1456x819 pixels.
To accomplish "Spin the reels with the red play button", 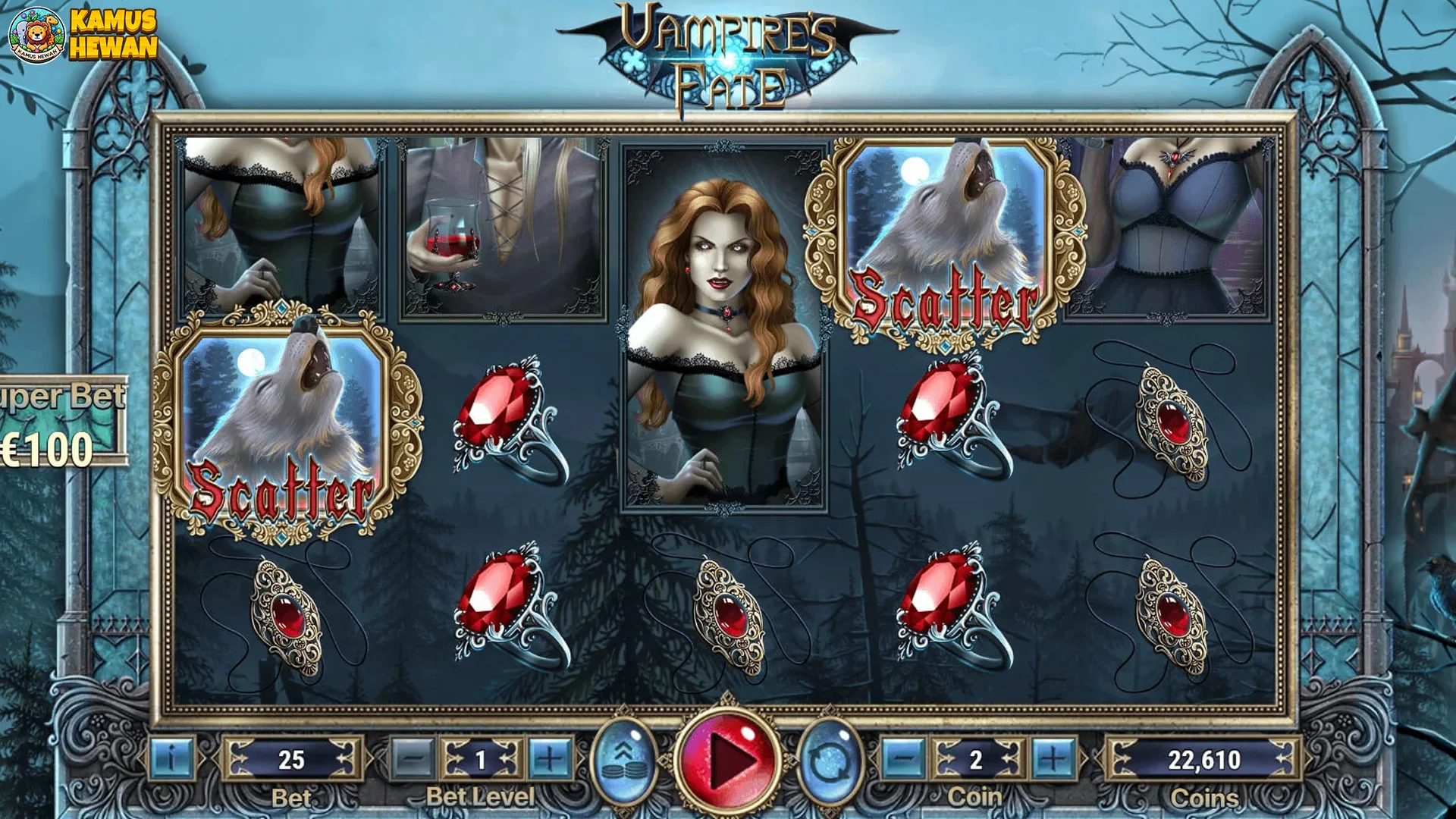I will click(728, 759).
